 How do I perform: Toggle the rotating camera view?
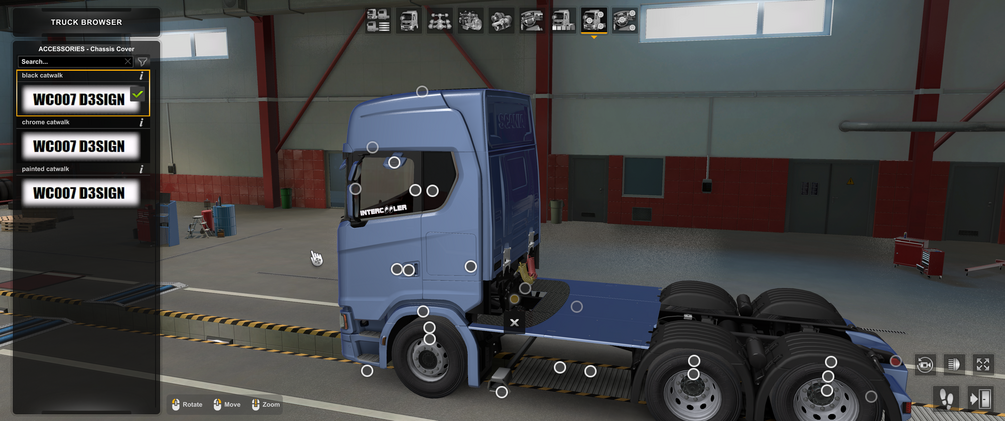924,365
